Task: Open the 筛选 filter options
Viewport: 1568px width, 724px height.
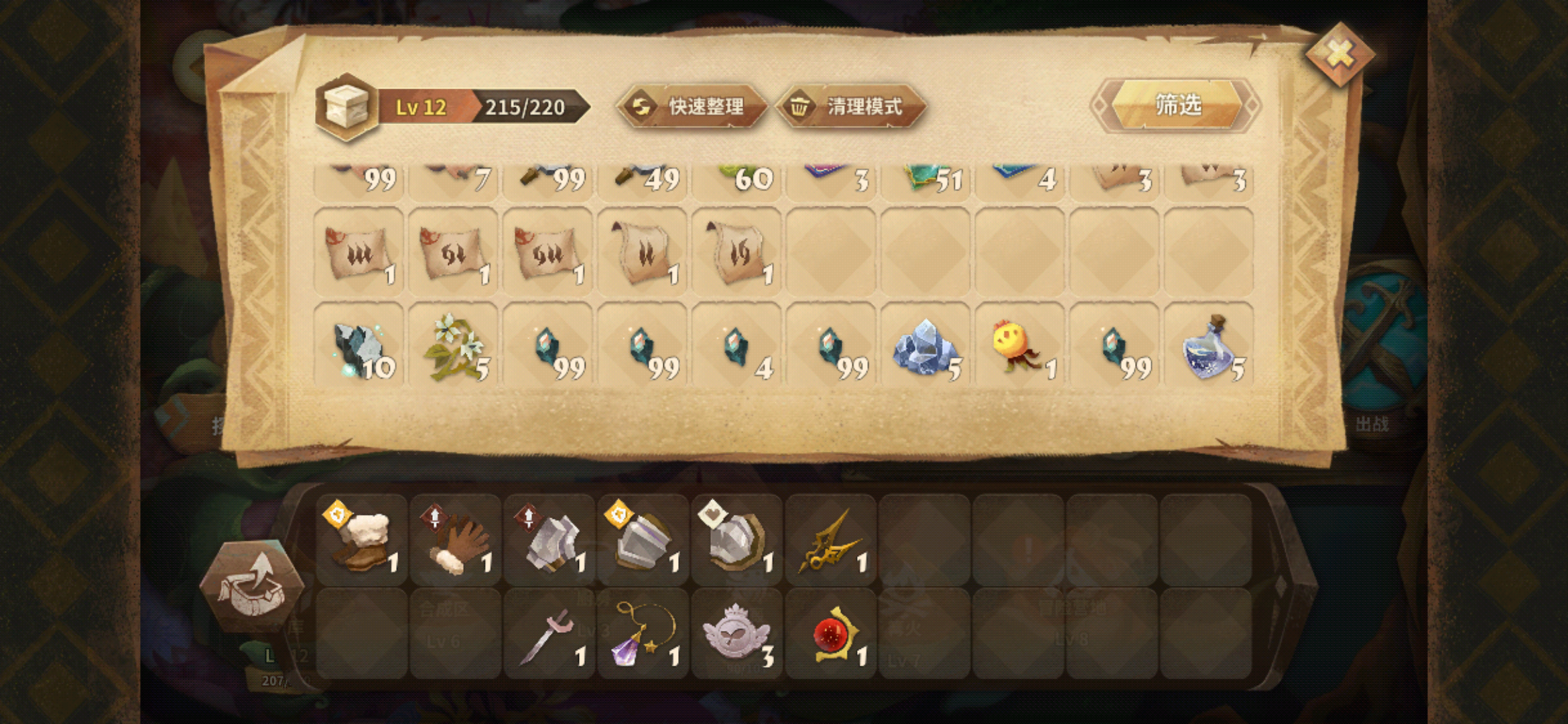Action: (x=1177, y=105)
